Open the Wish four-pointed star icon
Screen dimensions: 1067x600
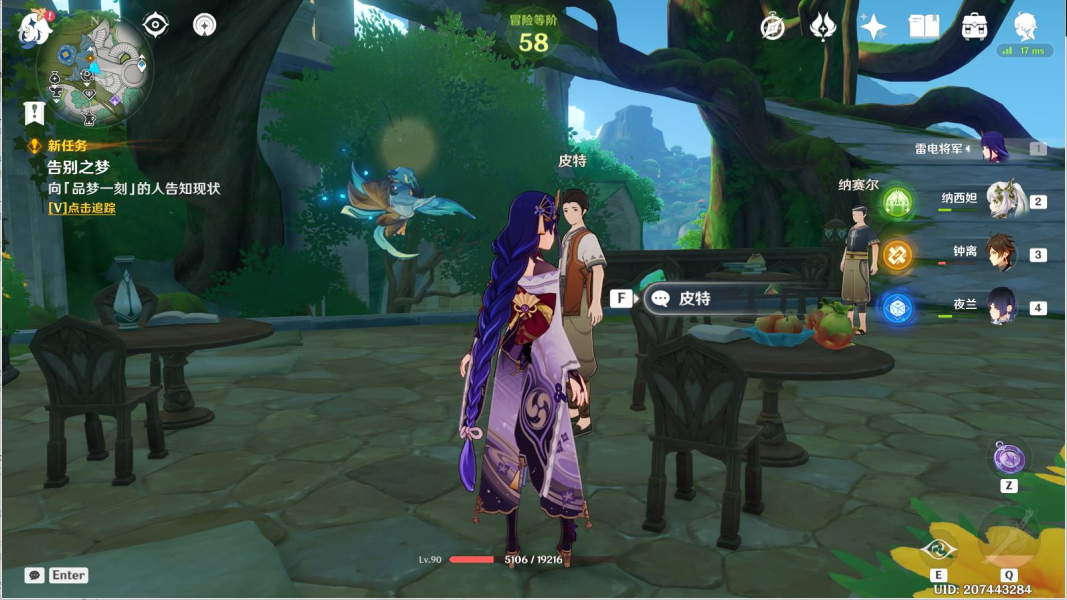click(873, 27)
